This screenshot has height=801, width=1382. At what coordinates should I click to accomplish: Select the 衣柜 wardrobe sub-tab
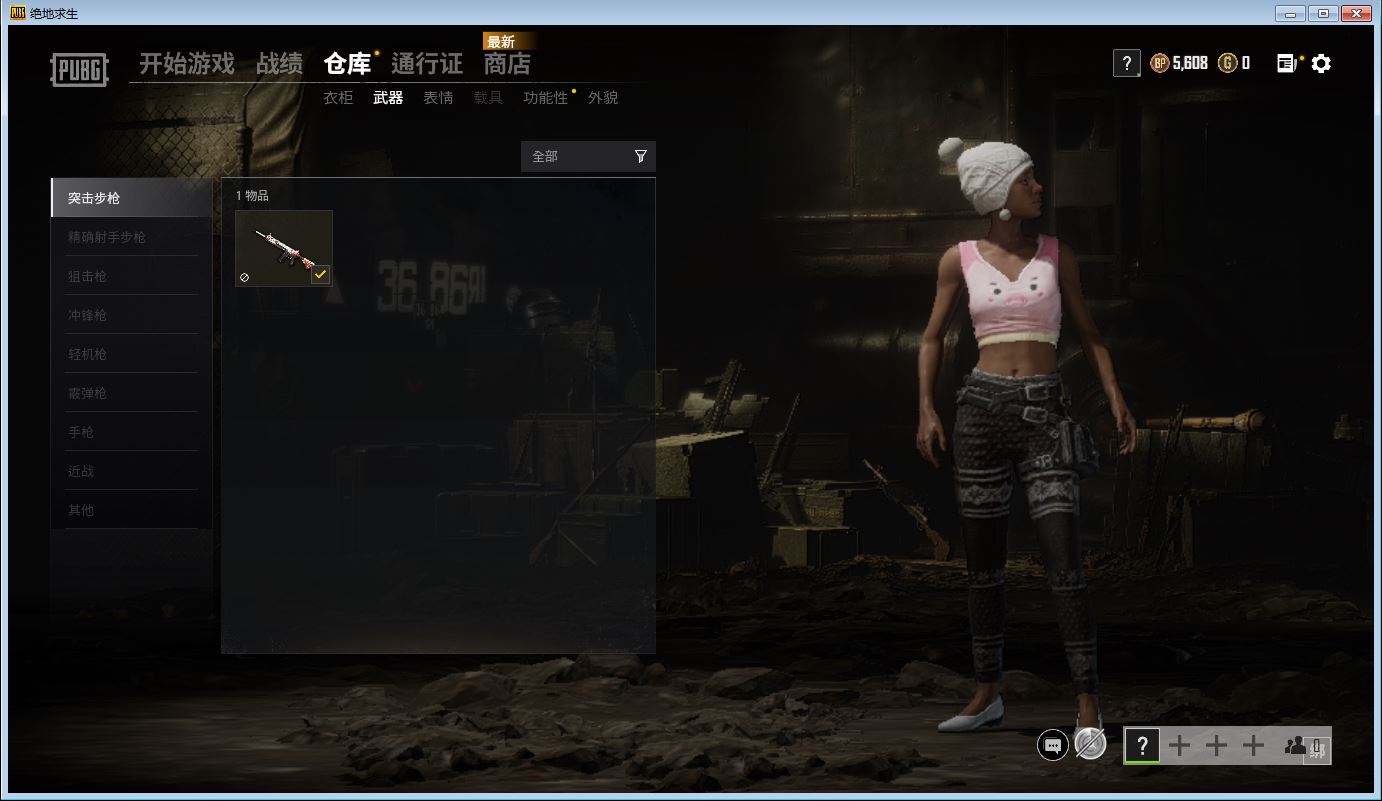click(x=338, y=98)
